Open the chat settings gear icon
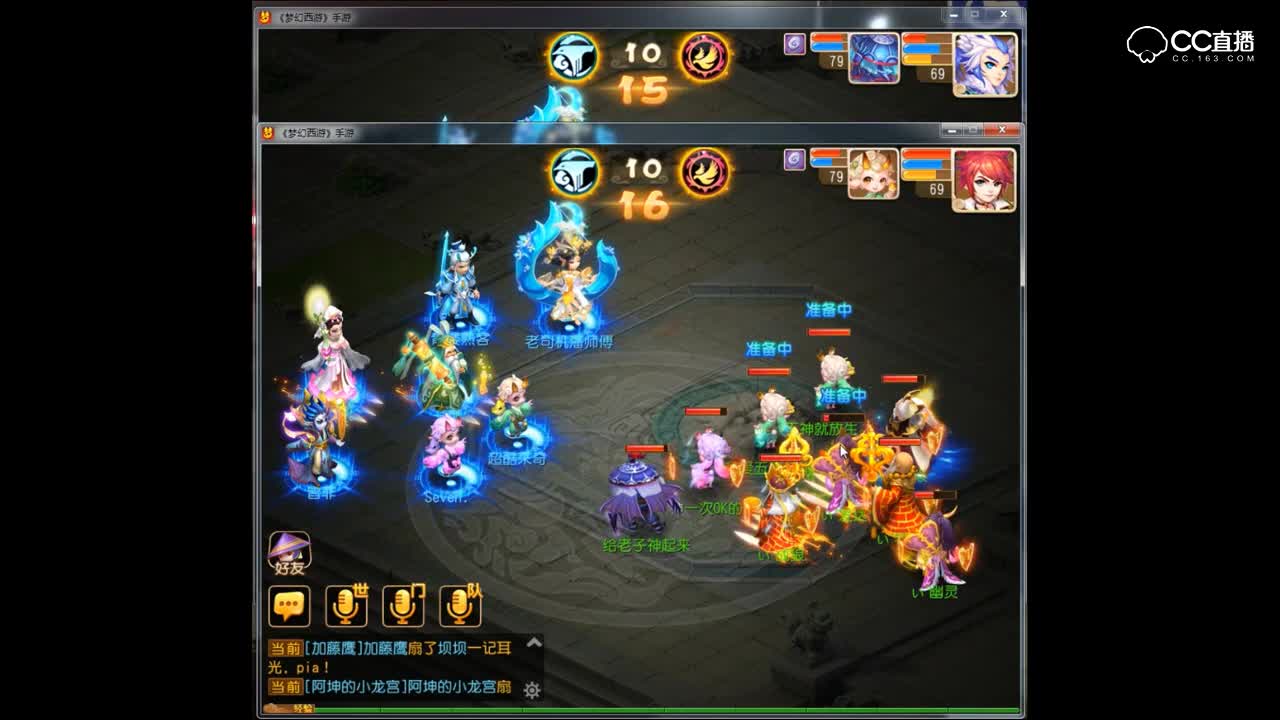 (x=533, y=690)
